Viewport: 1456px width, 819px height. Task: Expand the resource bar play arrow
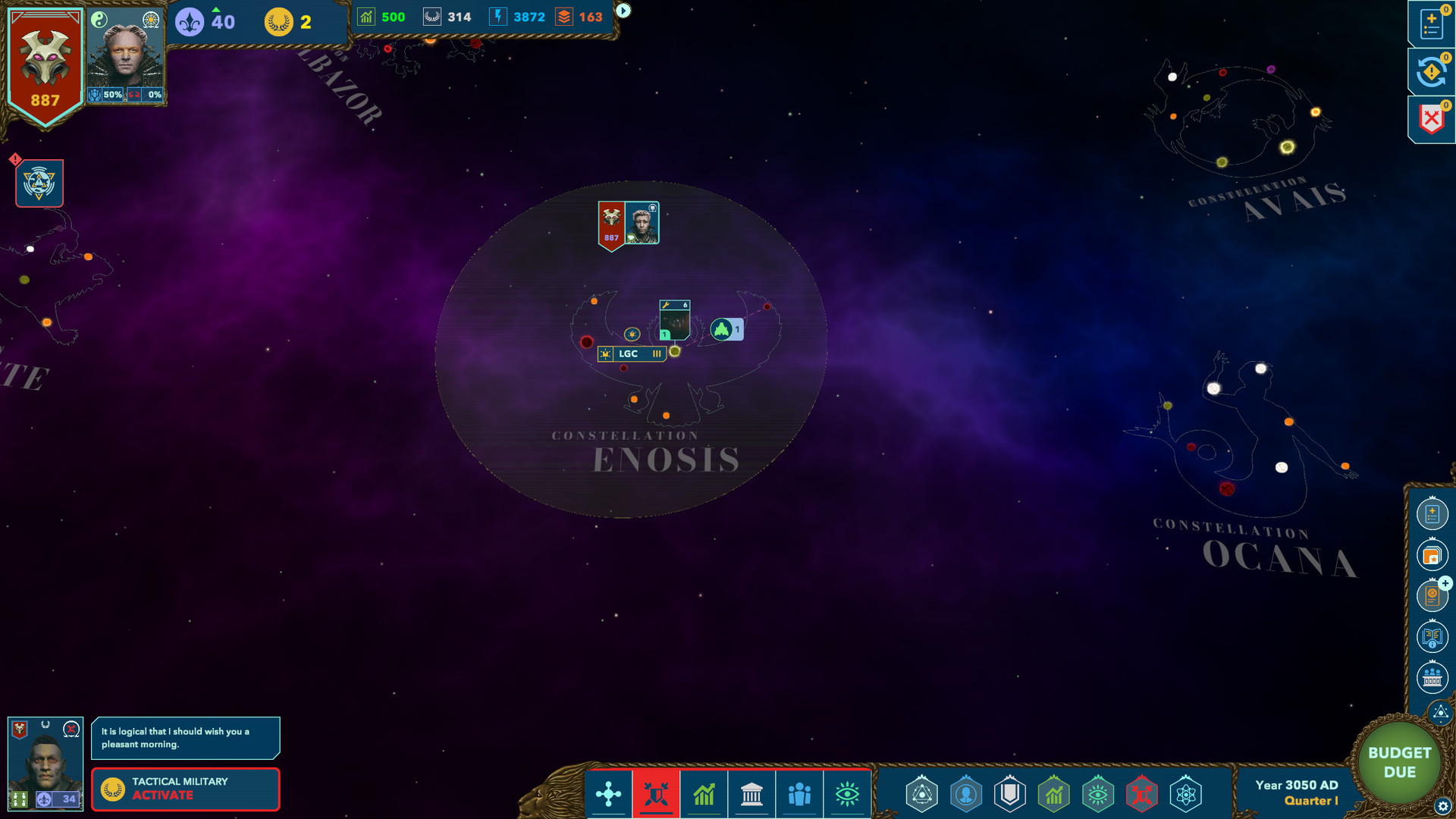(622, 11)
